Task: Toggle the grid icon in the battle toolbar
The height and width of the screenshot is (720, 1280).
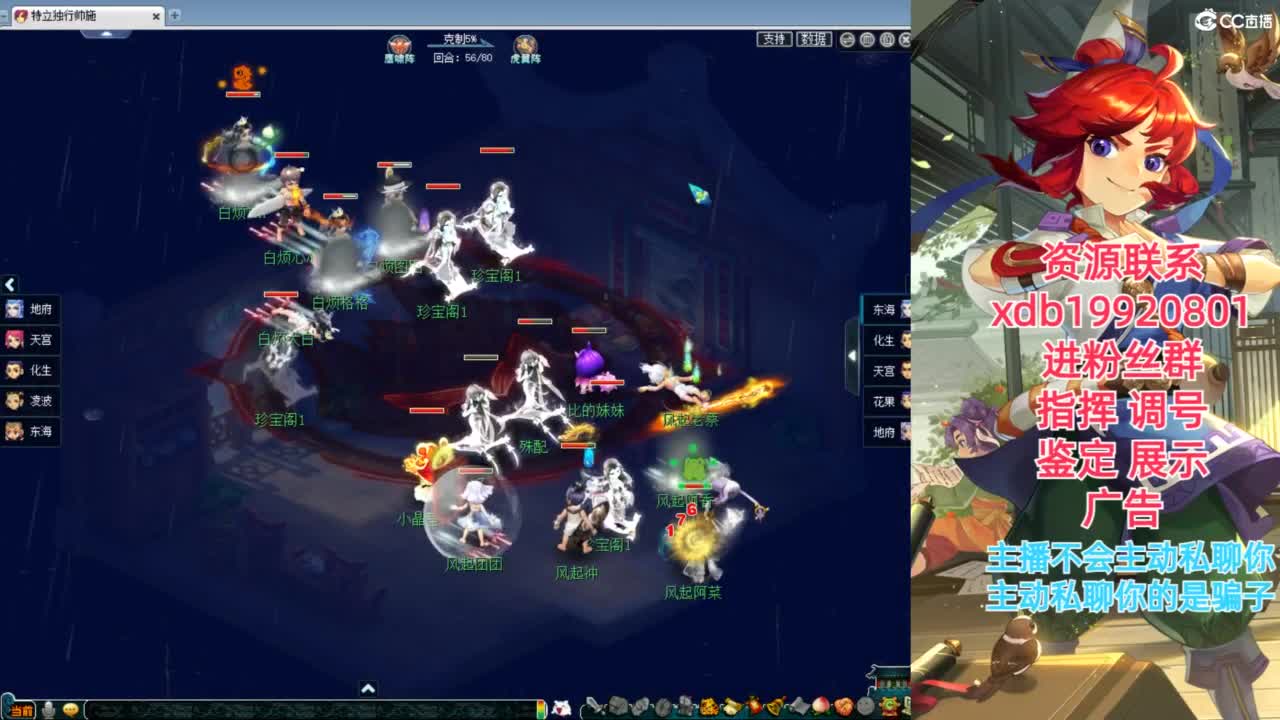Action: coord(869,41)
